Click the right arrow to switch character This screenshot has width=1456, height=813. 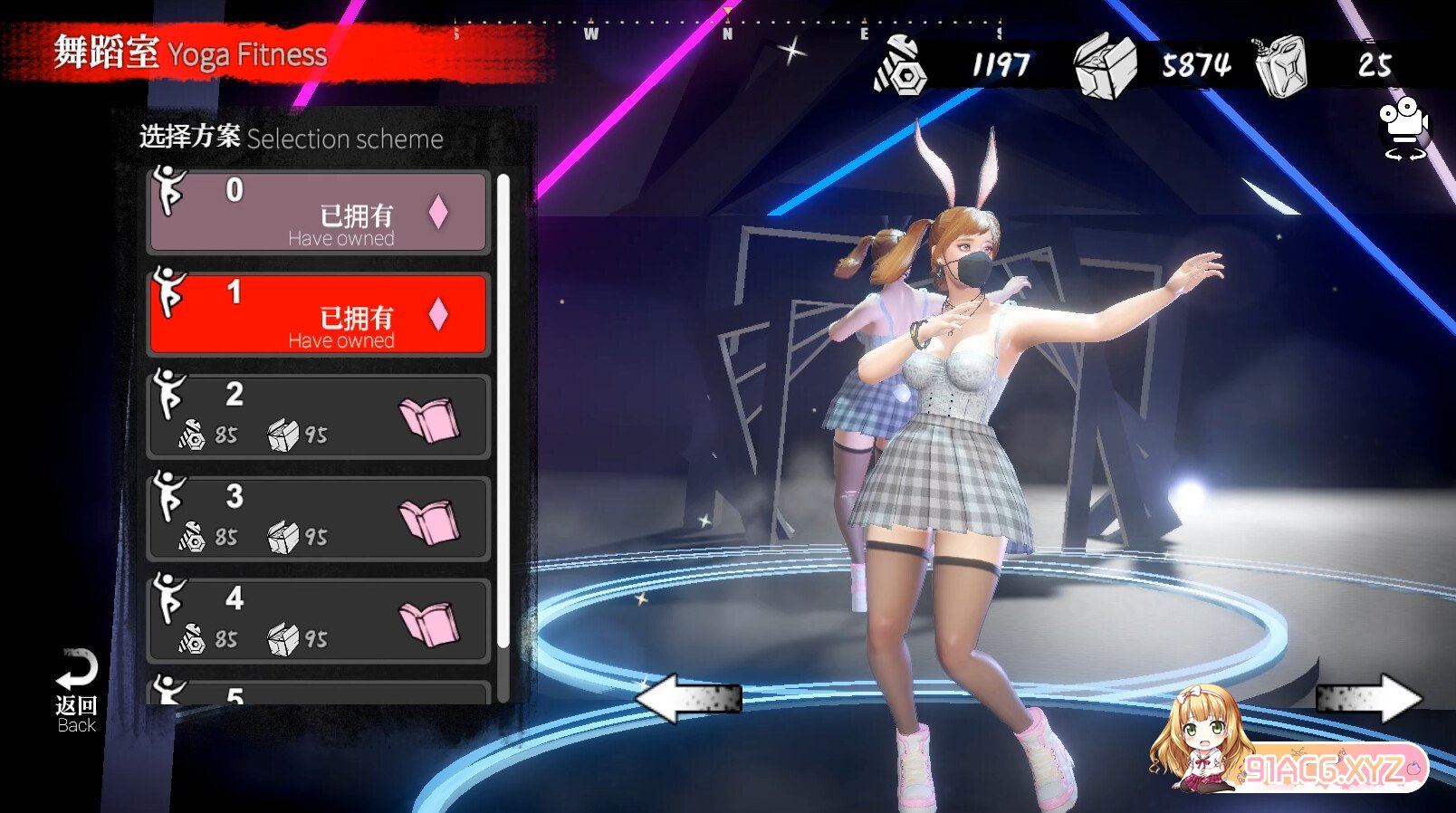tap(1368, 698)
